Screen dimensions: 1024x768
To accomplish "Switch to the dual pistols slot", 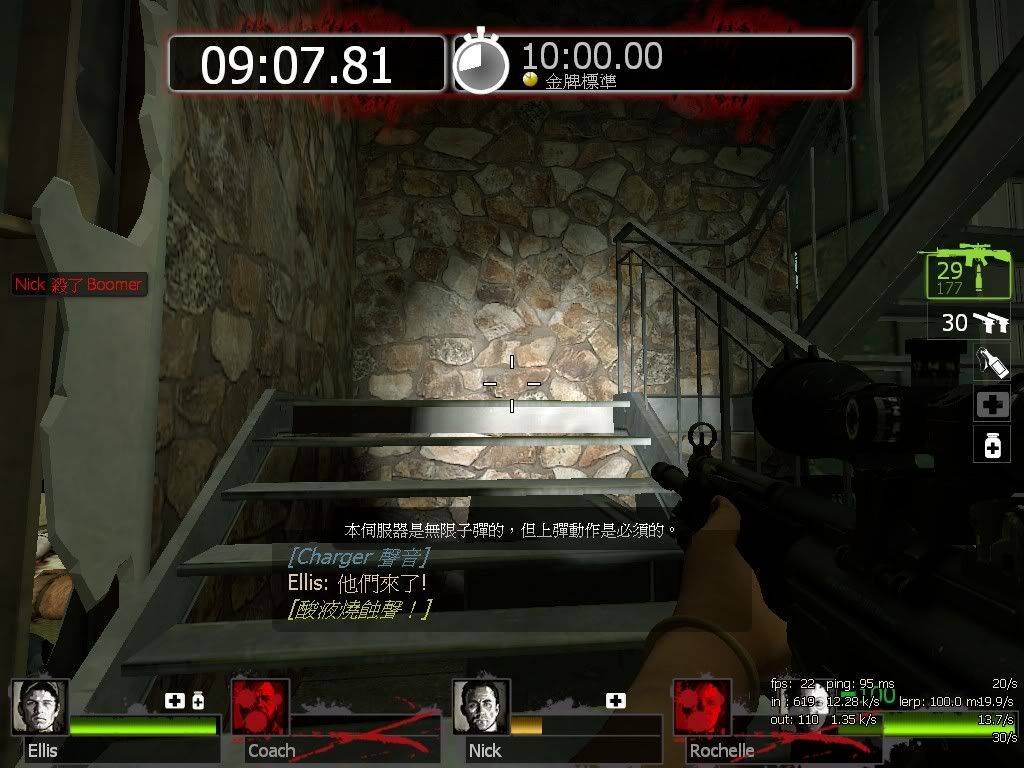I will pos(969,322).
